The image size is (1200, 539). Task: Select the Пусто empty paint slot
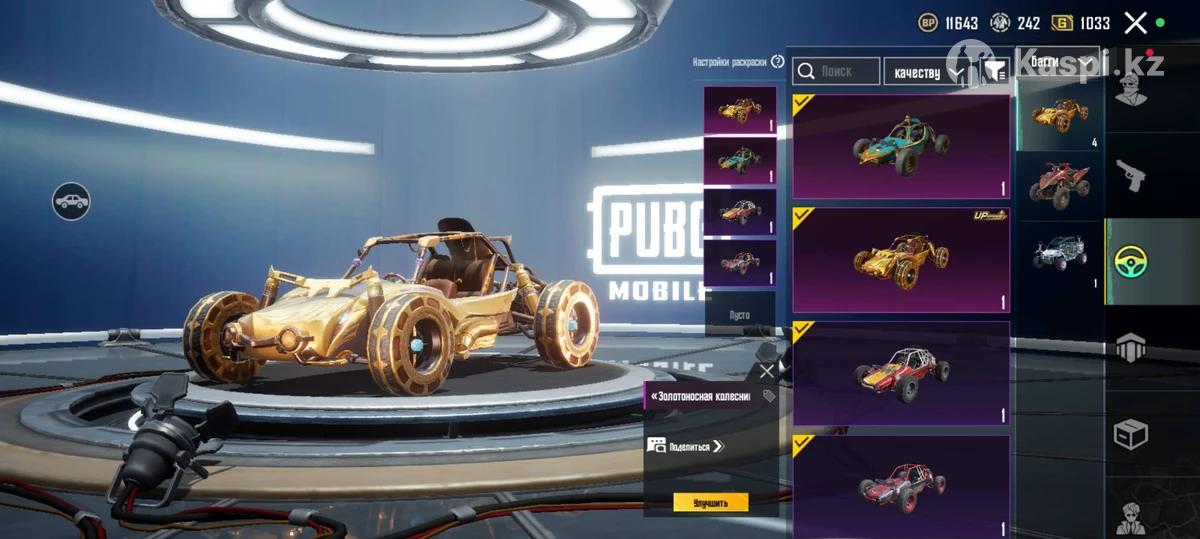tap(739, 314)
